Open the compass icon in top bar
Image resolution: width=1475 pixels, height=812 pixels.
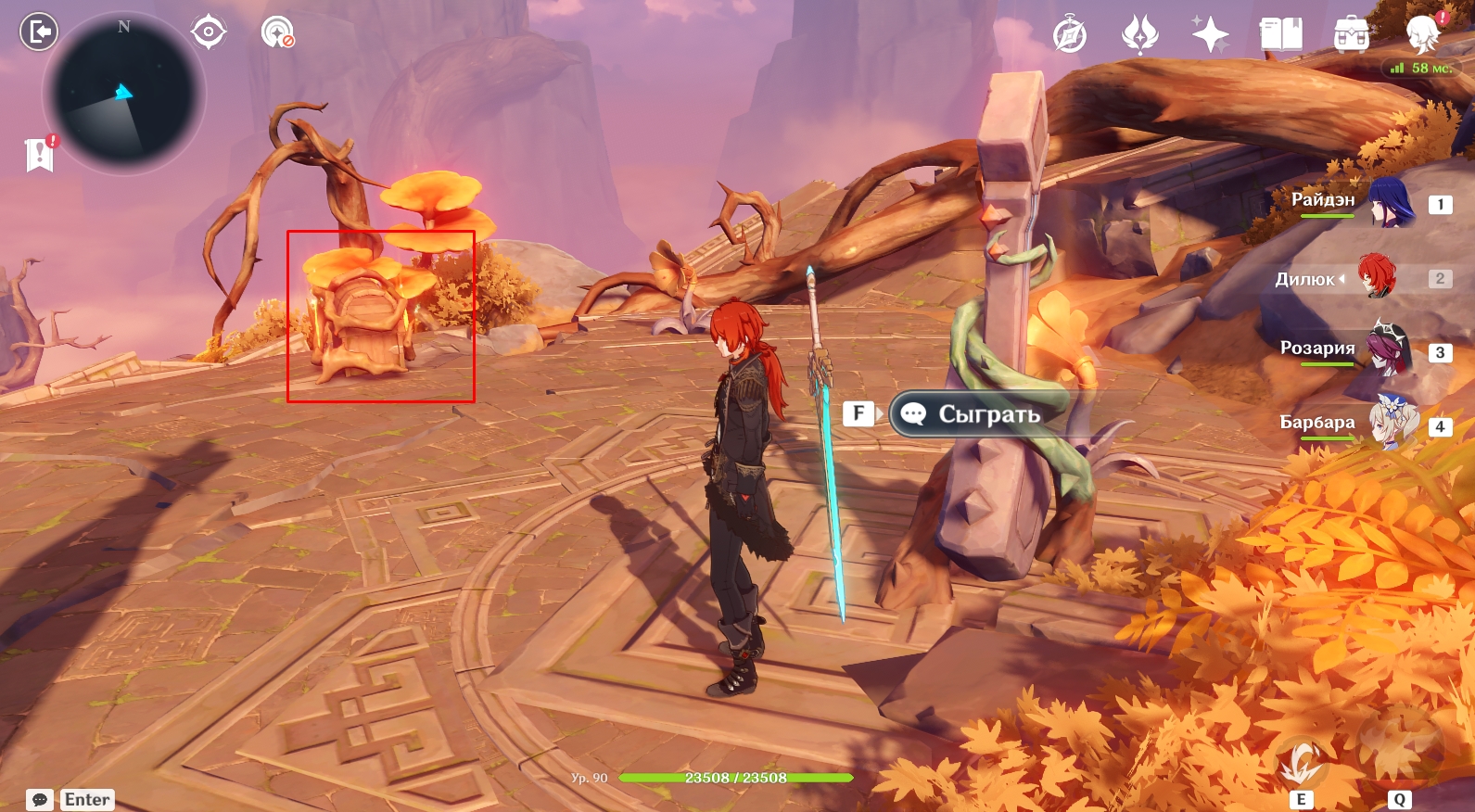(x=1070, y=35)
